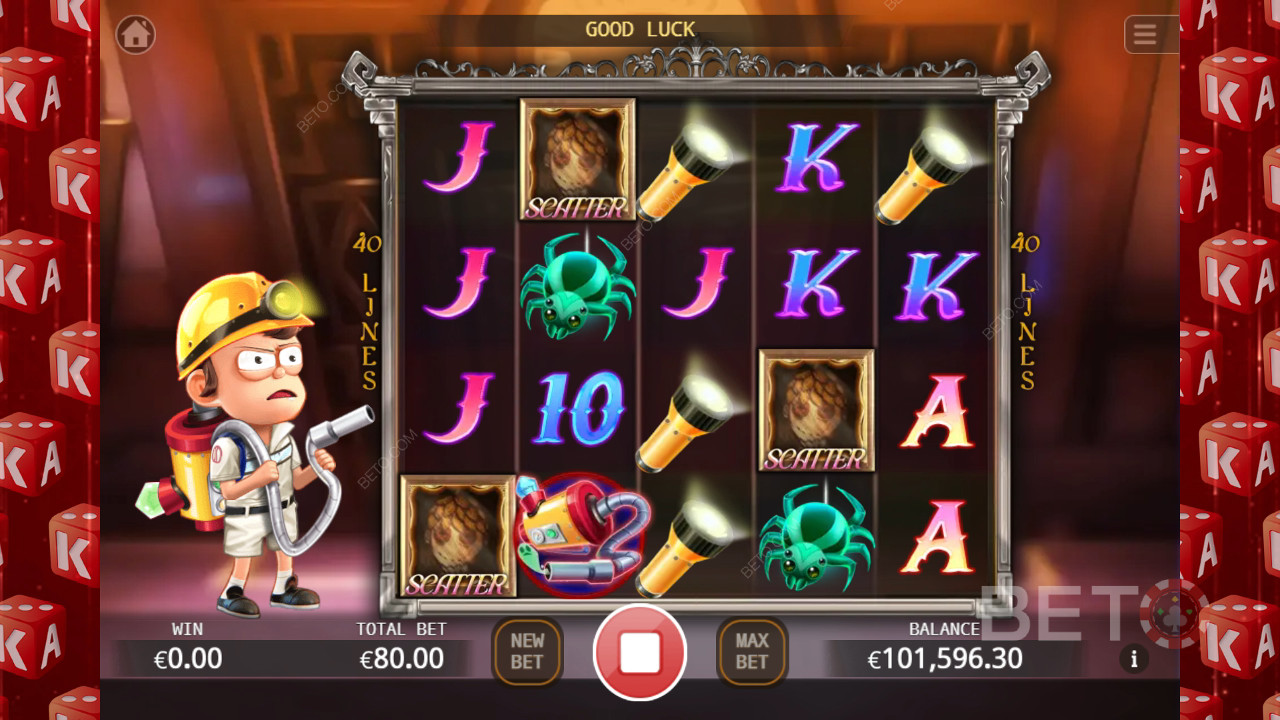Go to the home screen
Screen dimensions: 1280x720
tap(136, 35)
